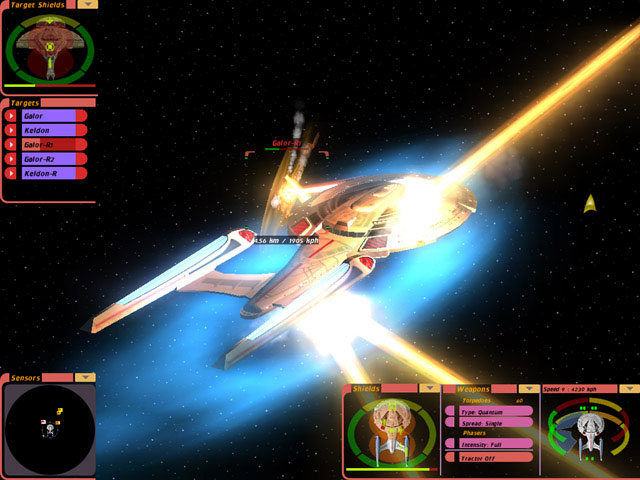The height and width of the screenshot is (480, 640).
Task: Toggle the torpedo Spread: Single setting
Action: [489, 422]
